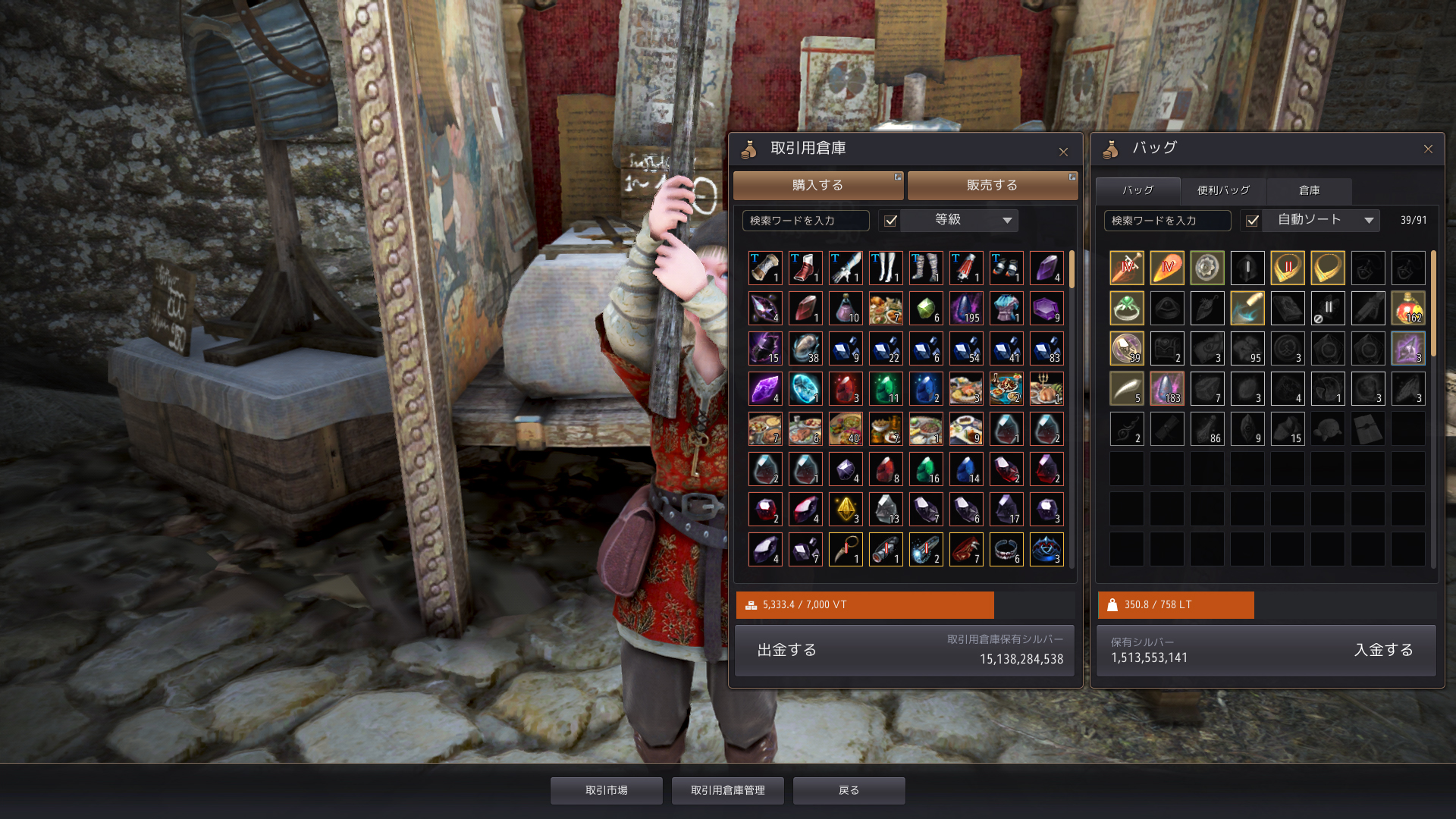The height and width of the screenshot is (819, 1456).
Task: Click the 販売する sell button
Action: pyautogui.click(x=992, y=185)
